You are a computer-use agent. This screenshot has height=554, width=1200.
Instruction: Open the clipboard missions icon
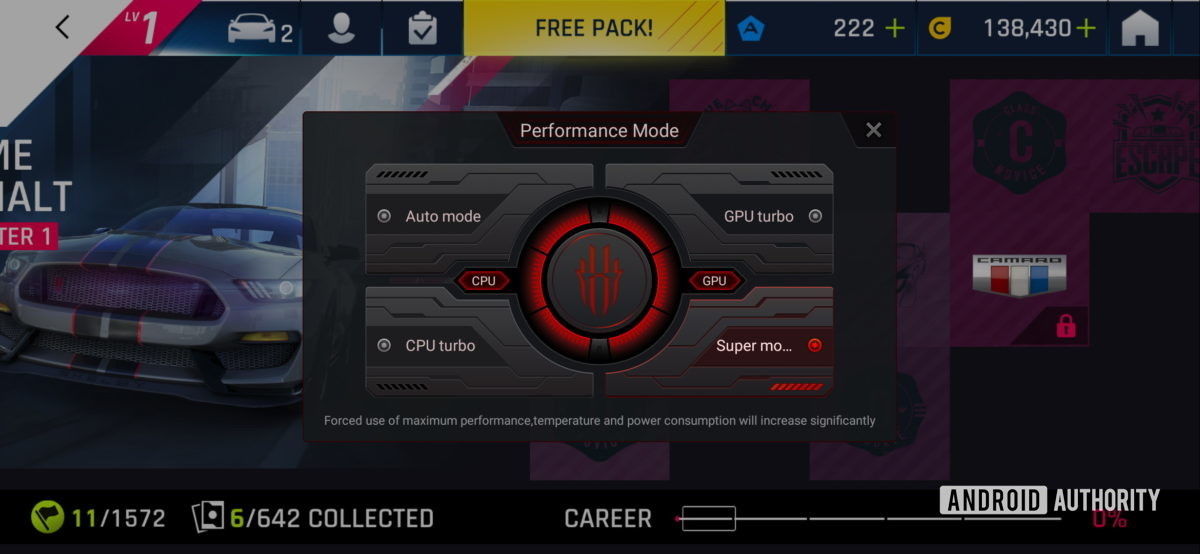click(423, 28)
